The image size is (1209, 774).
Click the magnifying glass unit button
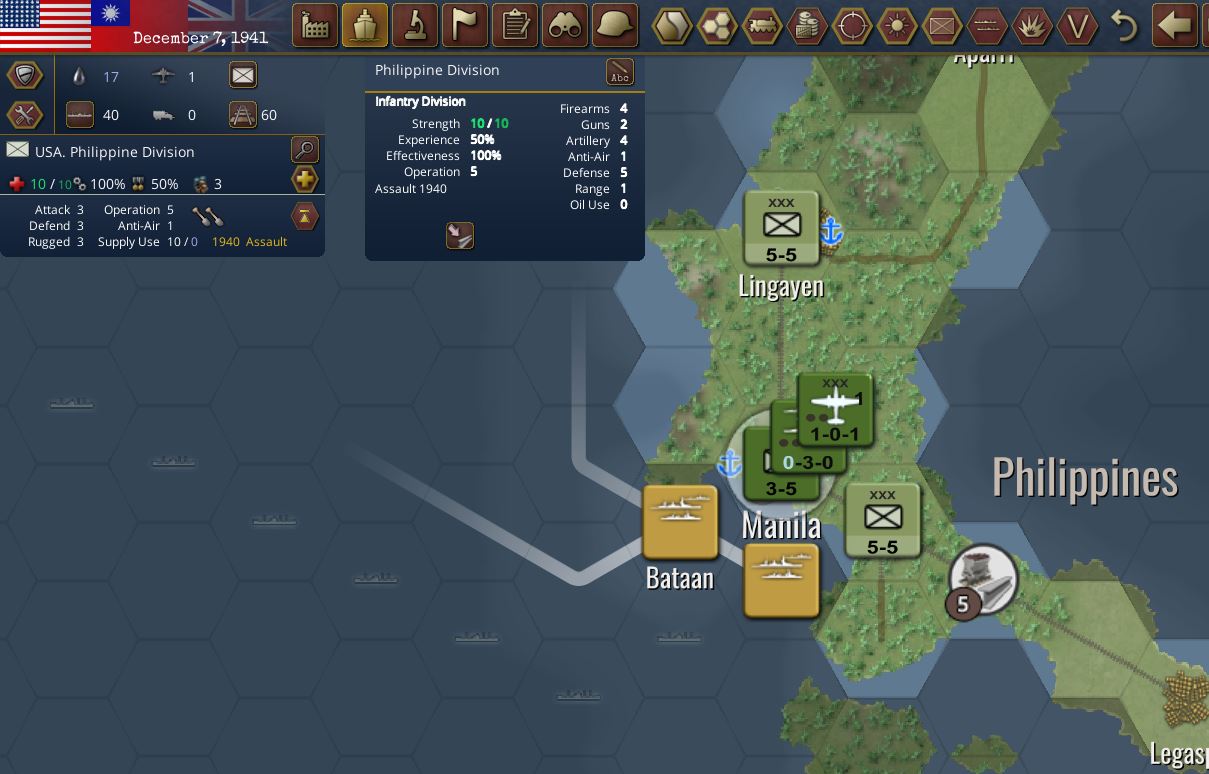pos(304,150)
